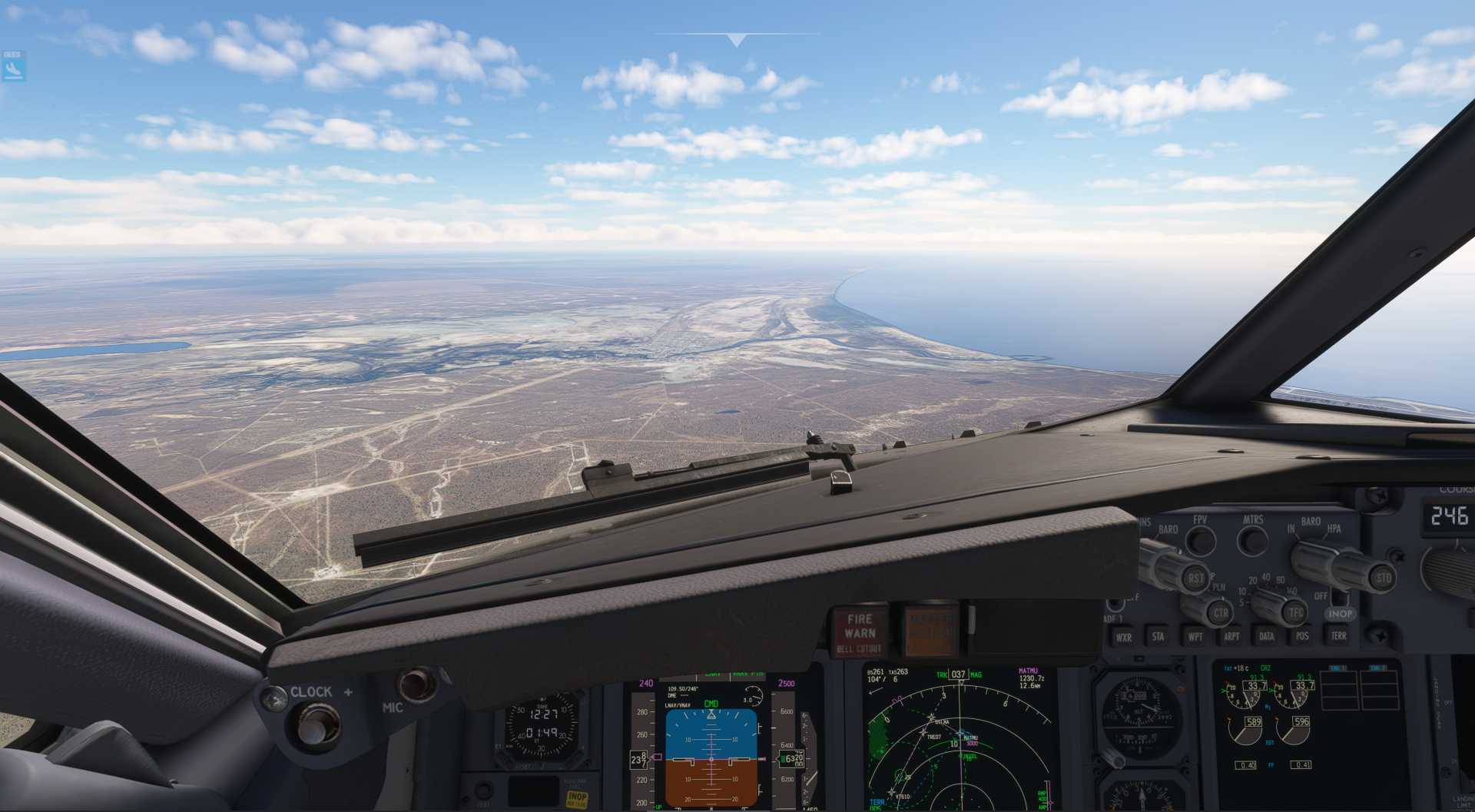This screenshot has height=812, width=1475.
Task: Push the FPV flight path vector button
Action: pyautogui.click(x=1198, y=540)
